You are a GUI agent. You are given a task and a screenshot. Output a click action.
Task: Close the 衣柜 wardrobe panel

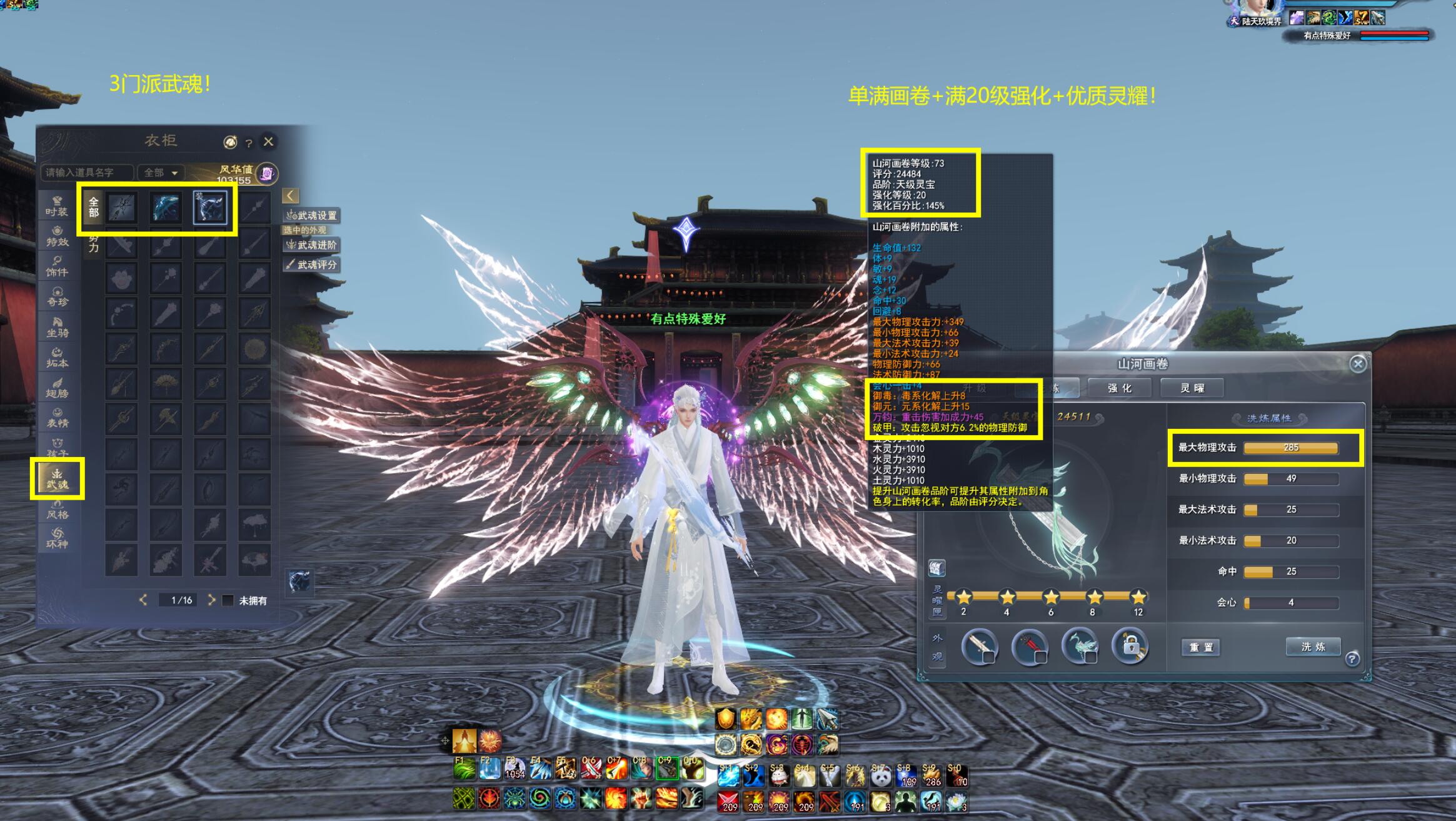pyautogui.click(x=268, y=142)
